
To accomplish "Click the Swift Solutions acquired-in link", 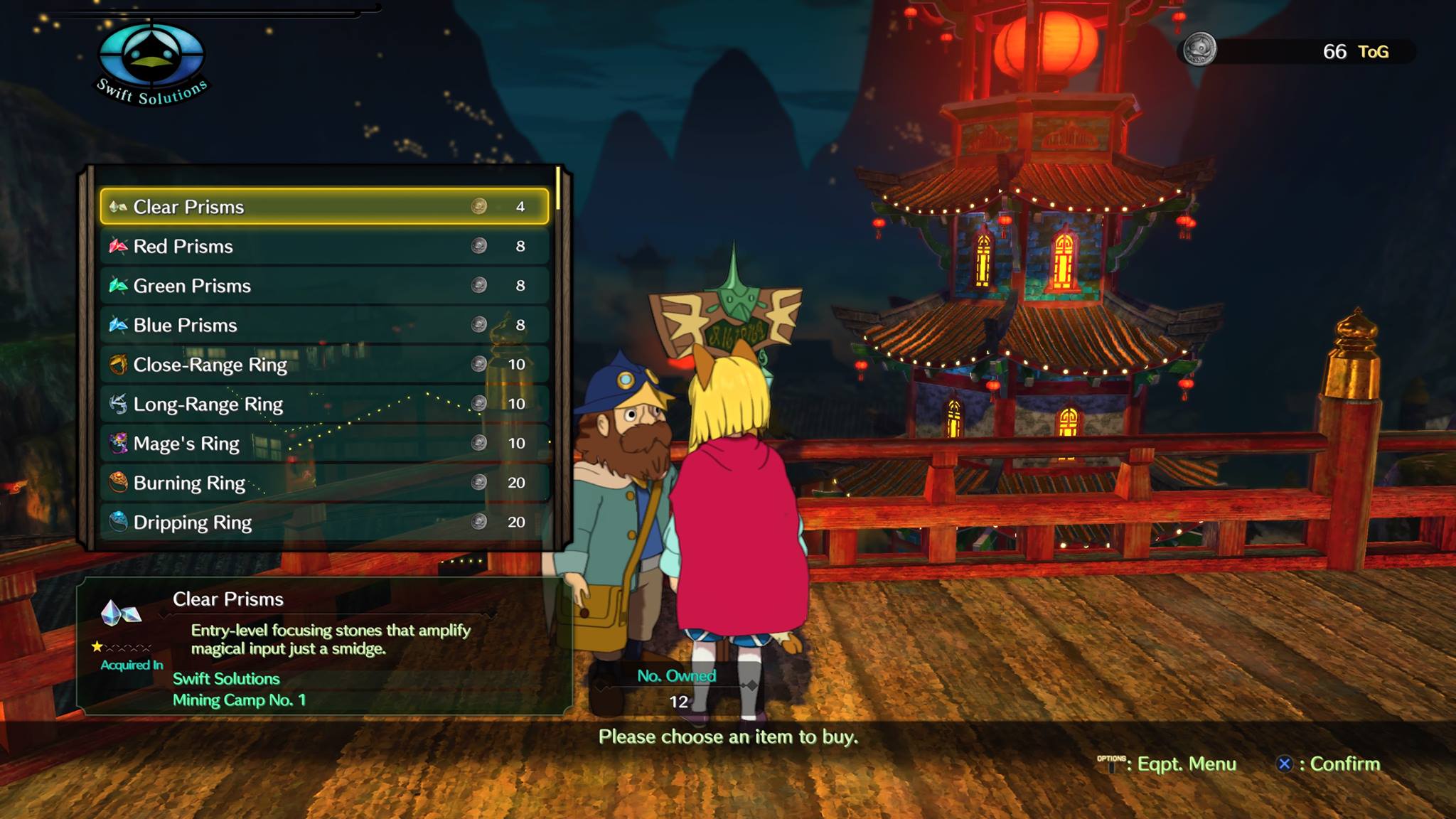I will point(226,679).
